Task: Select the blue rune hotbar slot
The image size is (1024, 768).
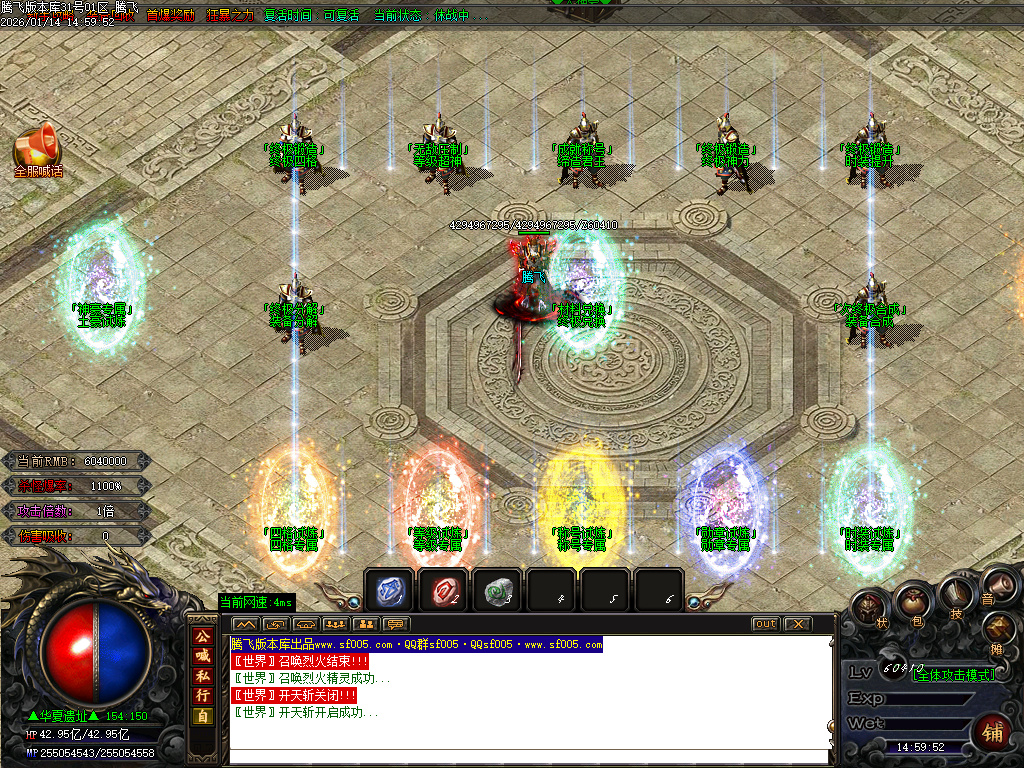Action: coord(388,591)
